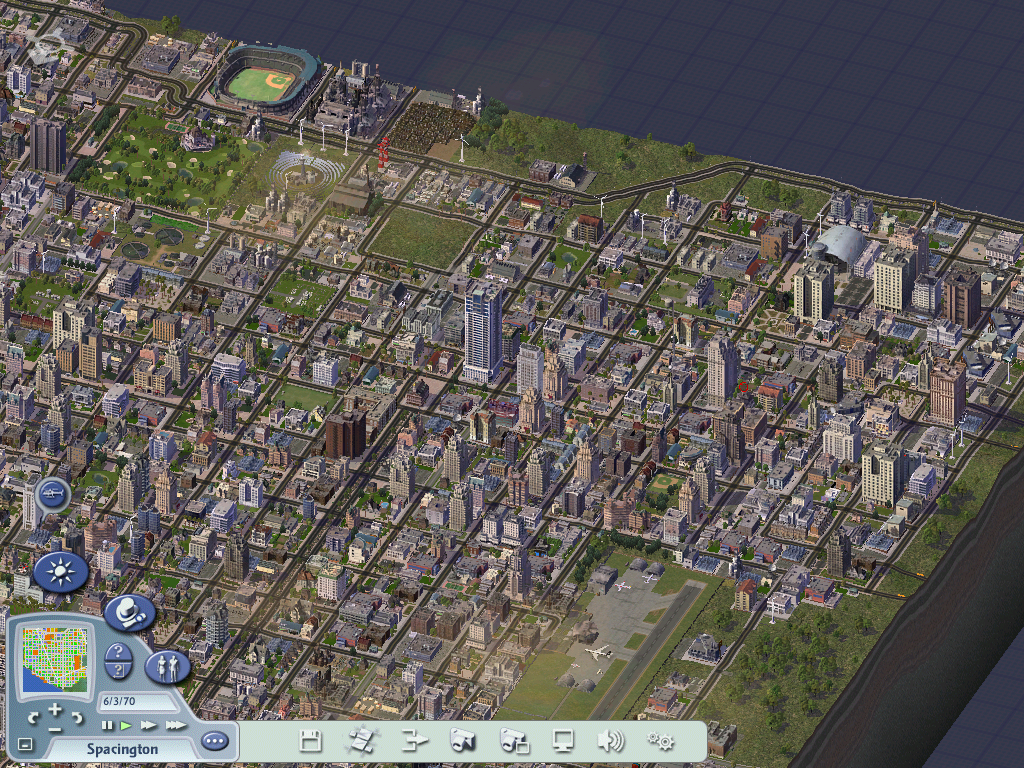Open My Sim mode with the two-people icon
1024x768 pixels.
[x=167, y=667]
